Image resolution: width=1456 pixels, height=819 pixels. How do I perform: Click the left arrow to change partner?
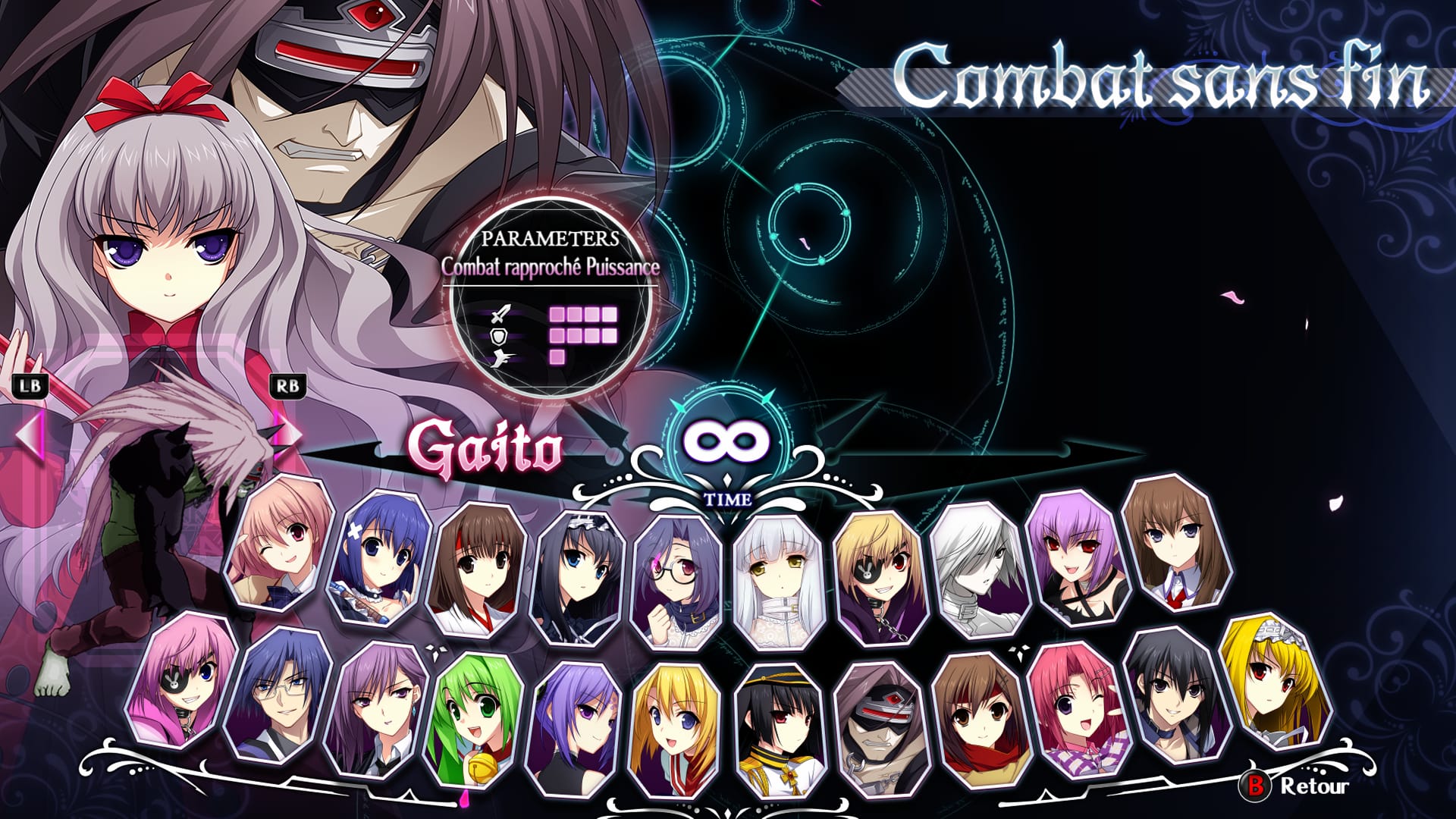point(30,435)
